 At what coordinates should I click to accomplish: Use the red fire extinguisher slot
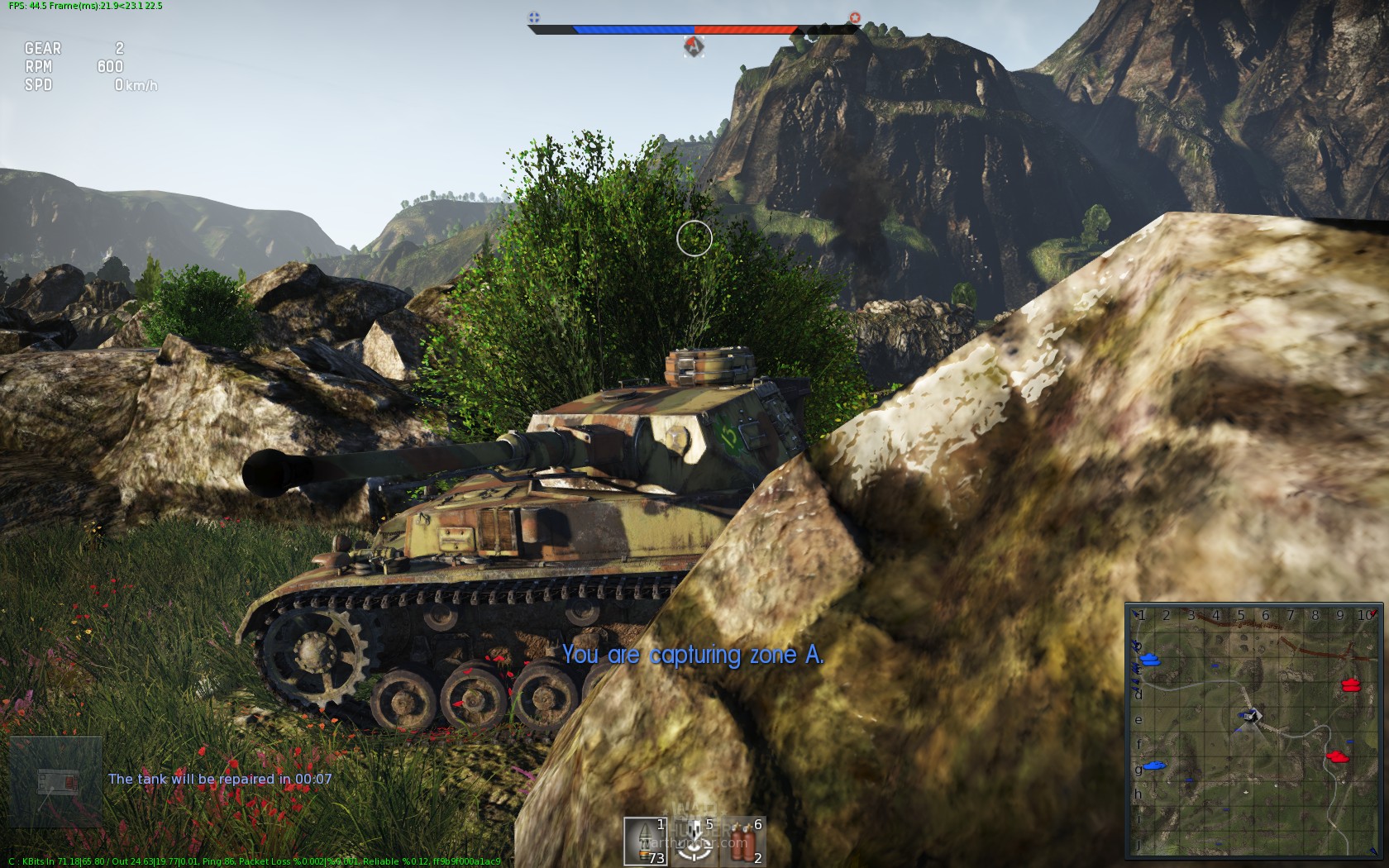tap(742, 841)
